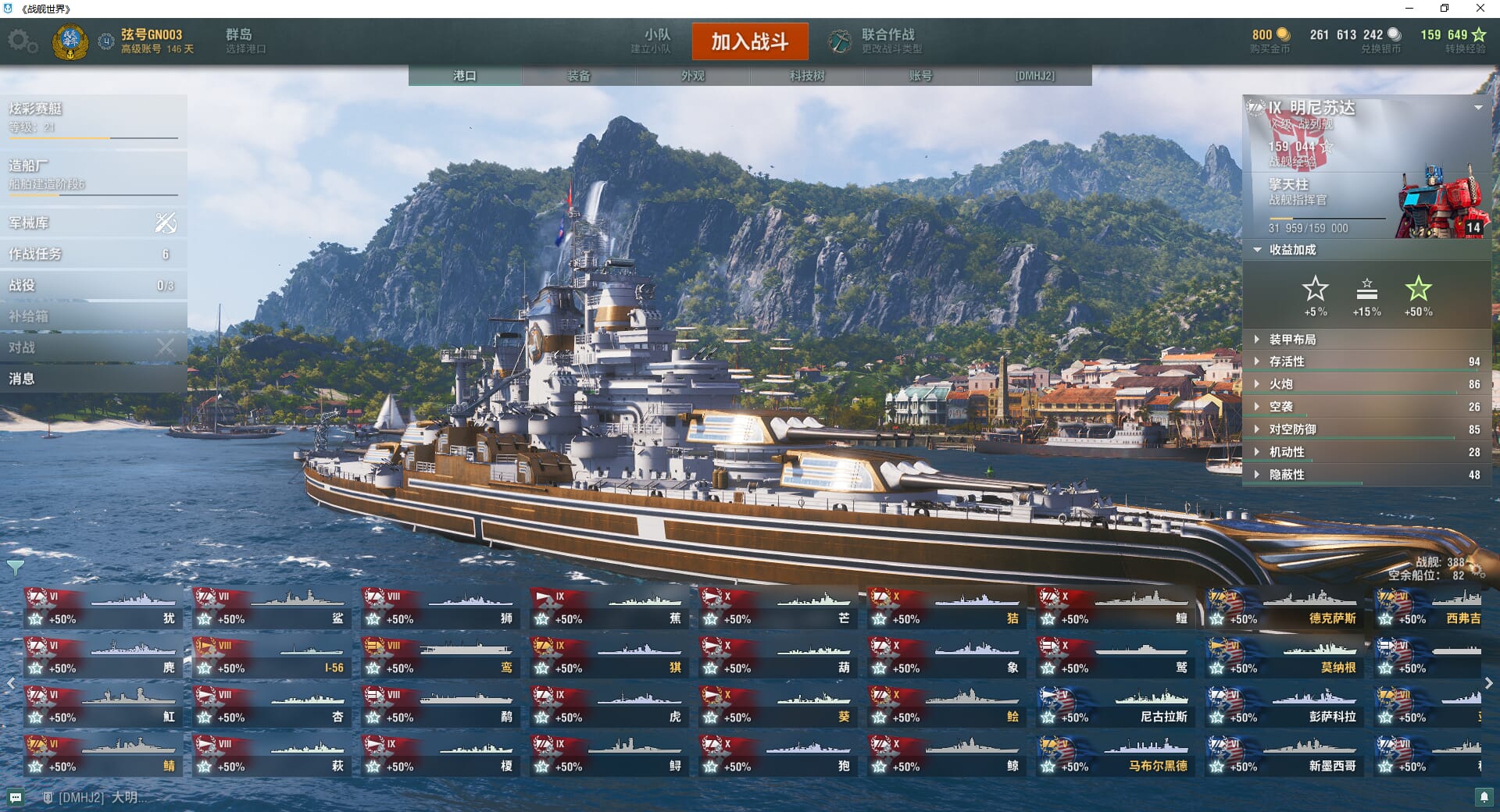This screenshot has width=1500, height=812.
Task: Open the 科技树 tech tree tab
Action: tap(807, 76)
